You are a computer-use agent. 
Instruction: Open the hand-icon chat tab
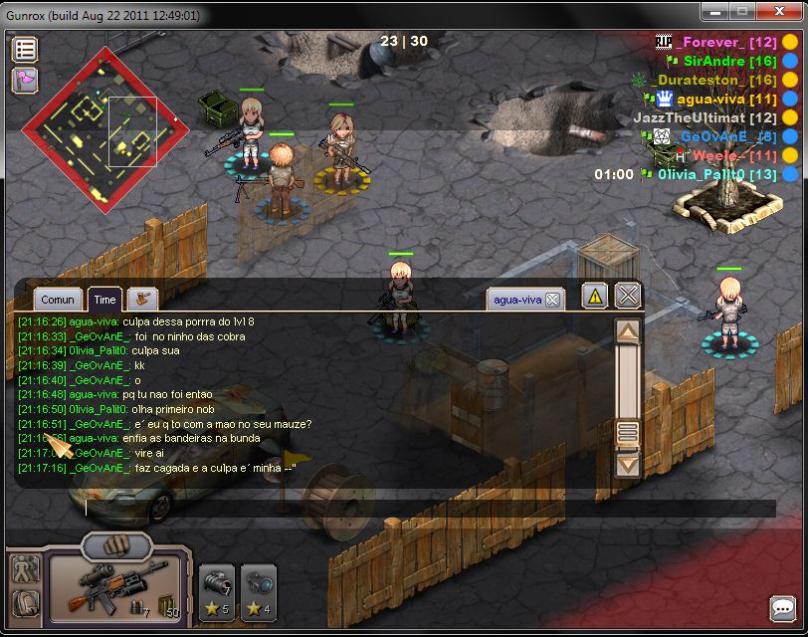(x=143, y=298)
